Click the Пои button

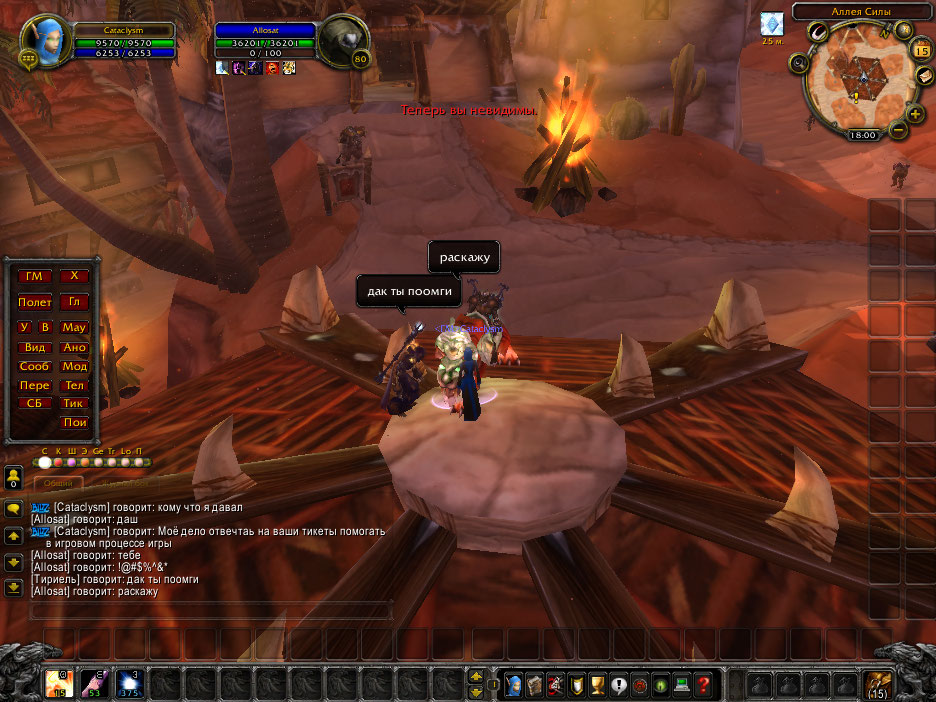click(75, 422)
